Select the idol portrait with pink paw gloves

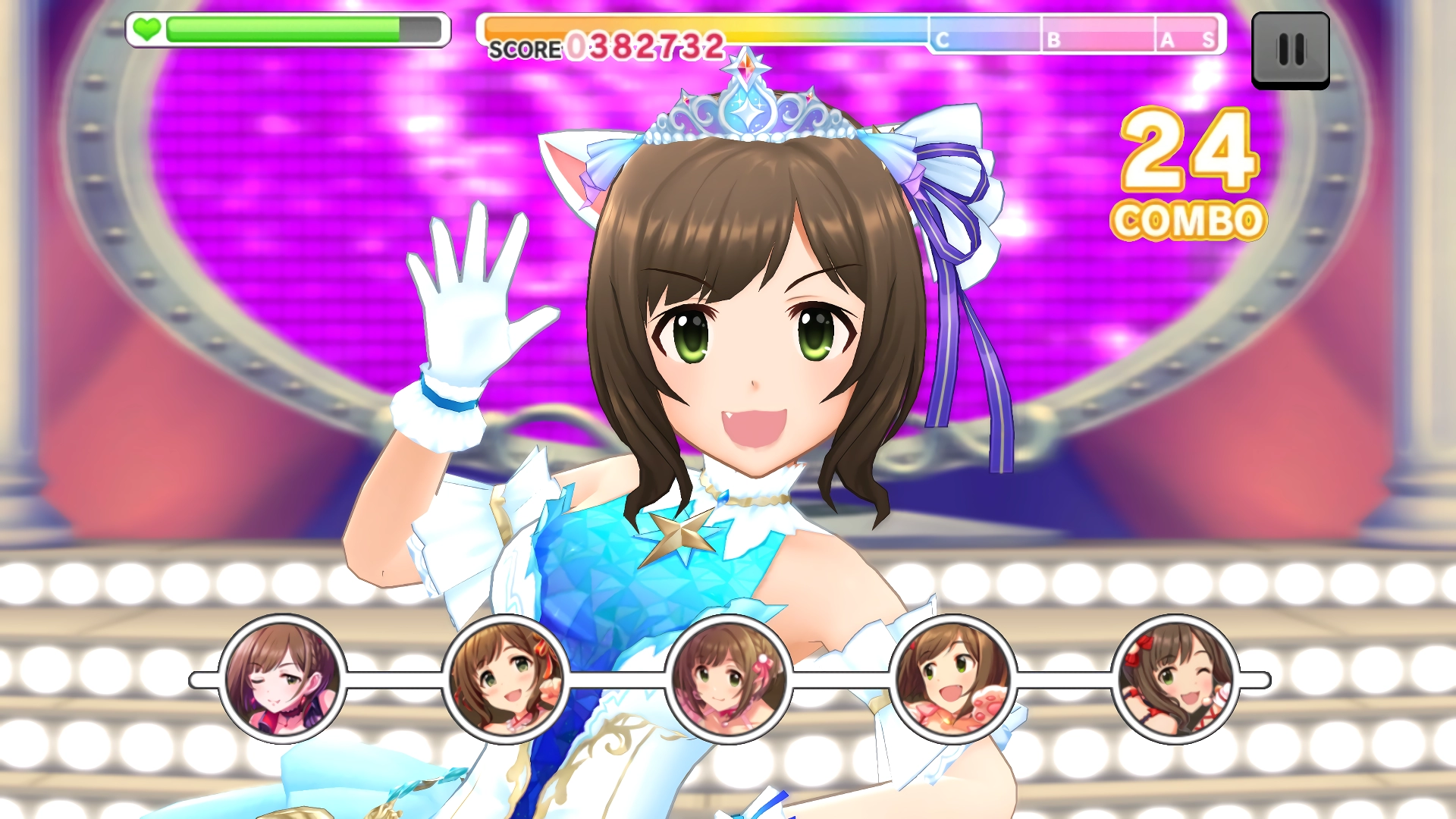click(952, 679)
